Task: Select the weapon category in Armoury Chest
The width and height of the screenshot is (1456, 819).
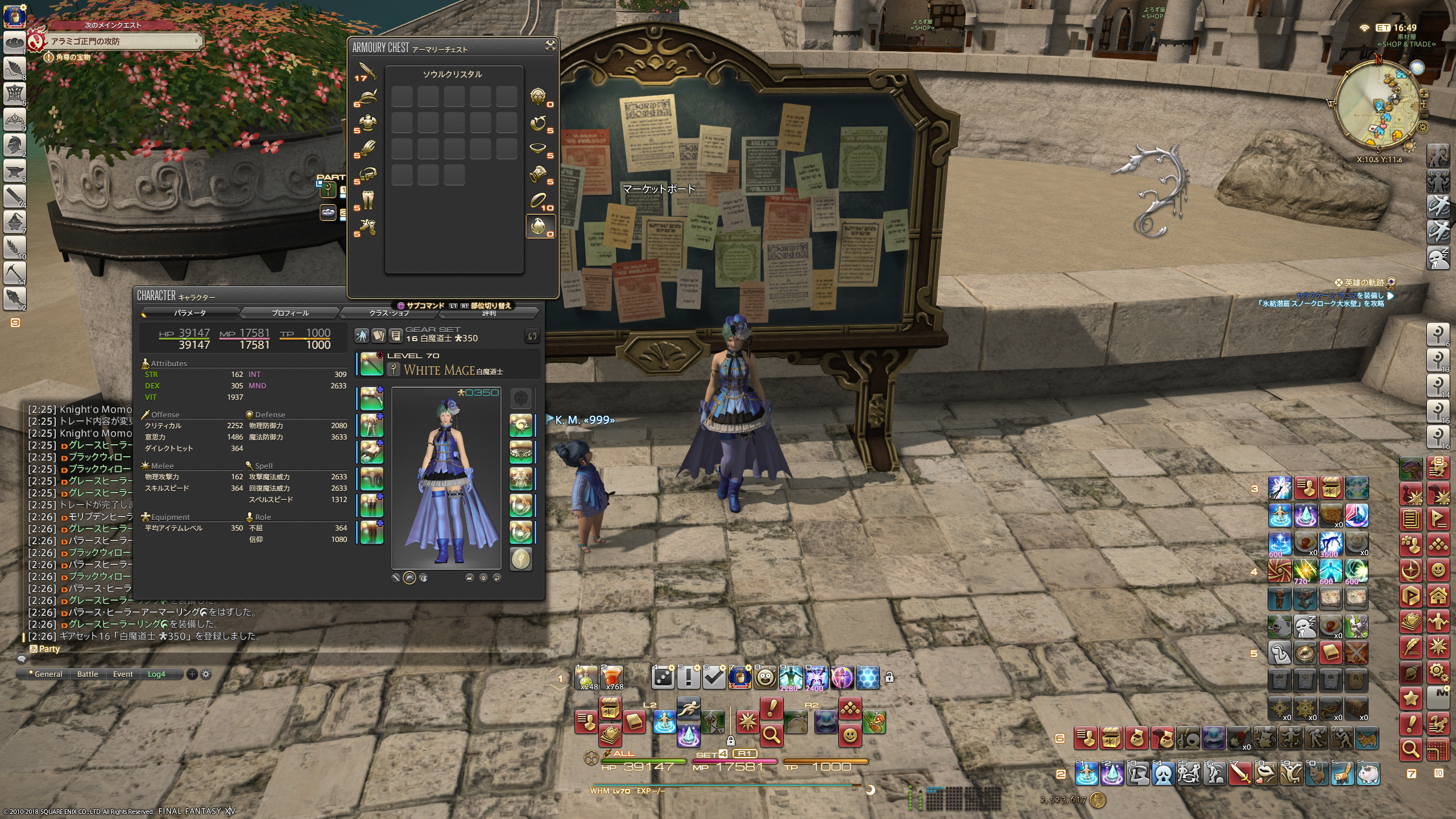Action: click(x=367, y=72)
